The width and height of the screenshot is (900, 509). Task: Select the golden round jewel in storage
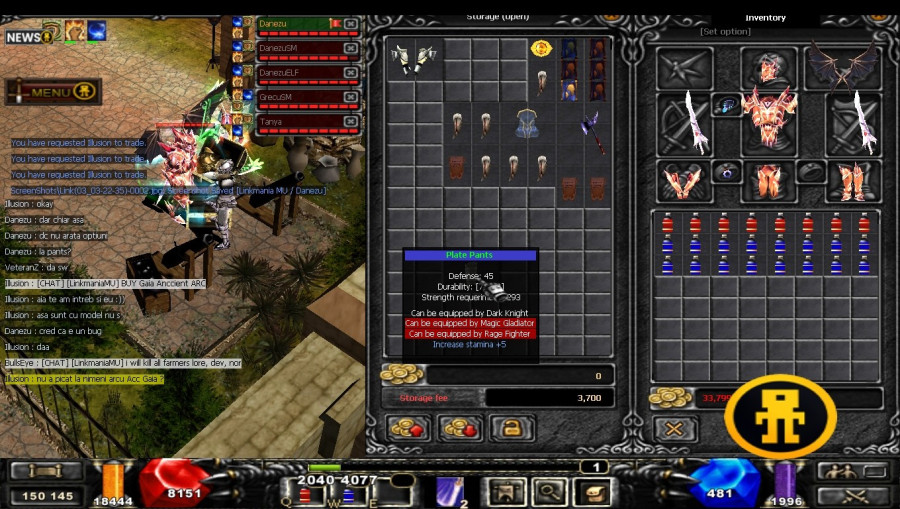[x=541, y=48]
